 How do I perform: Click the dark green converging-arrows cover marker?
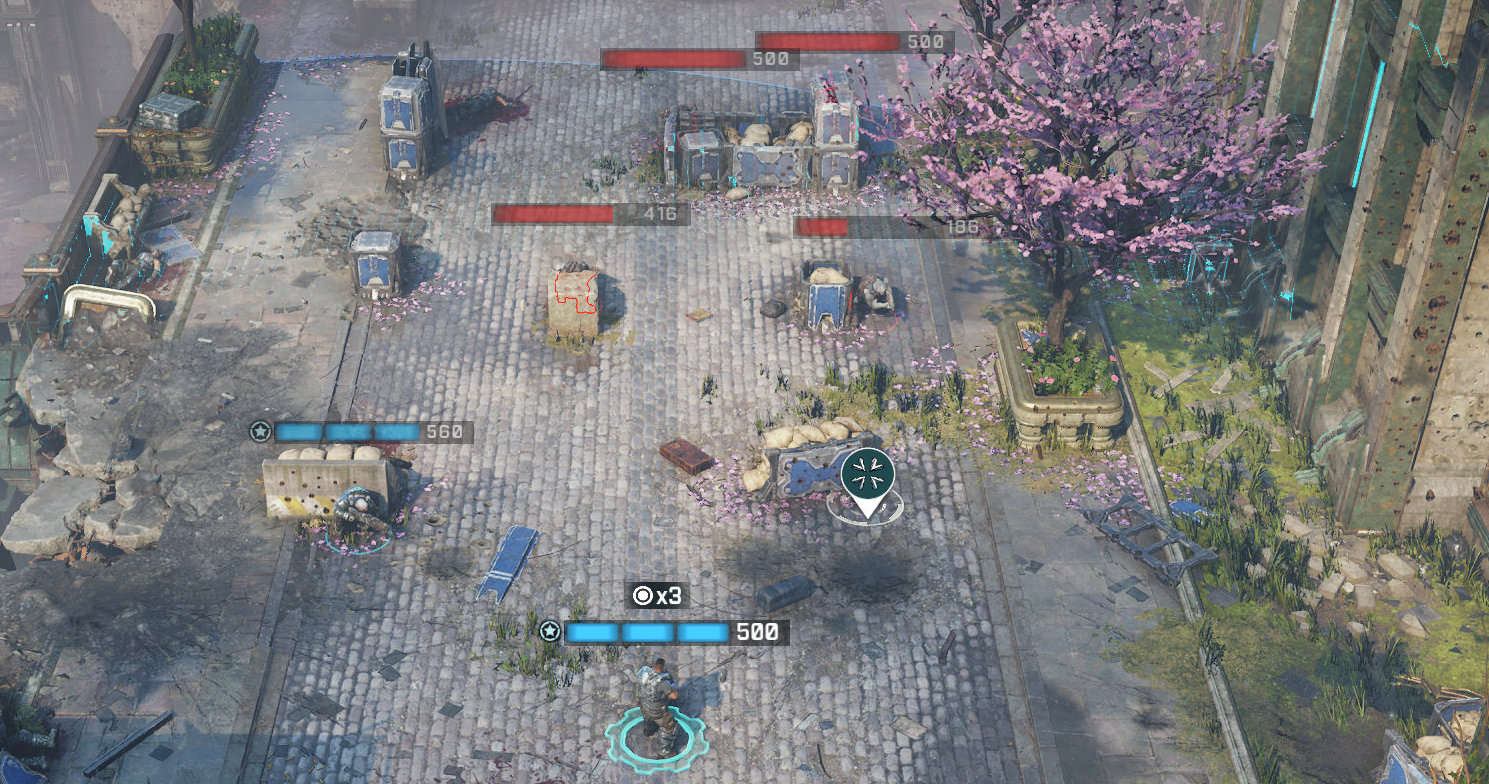pyautogui.click(x=866, y=474)
